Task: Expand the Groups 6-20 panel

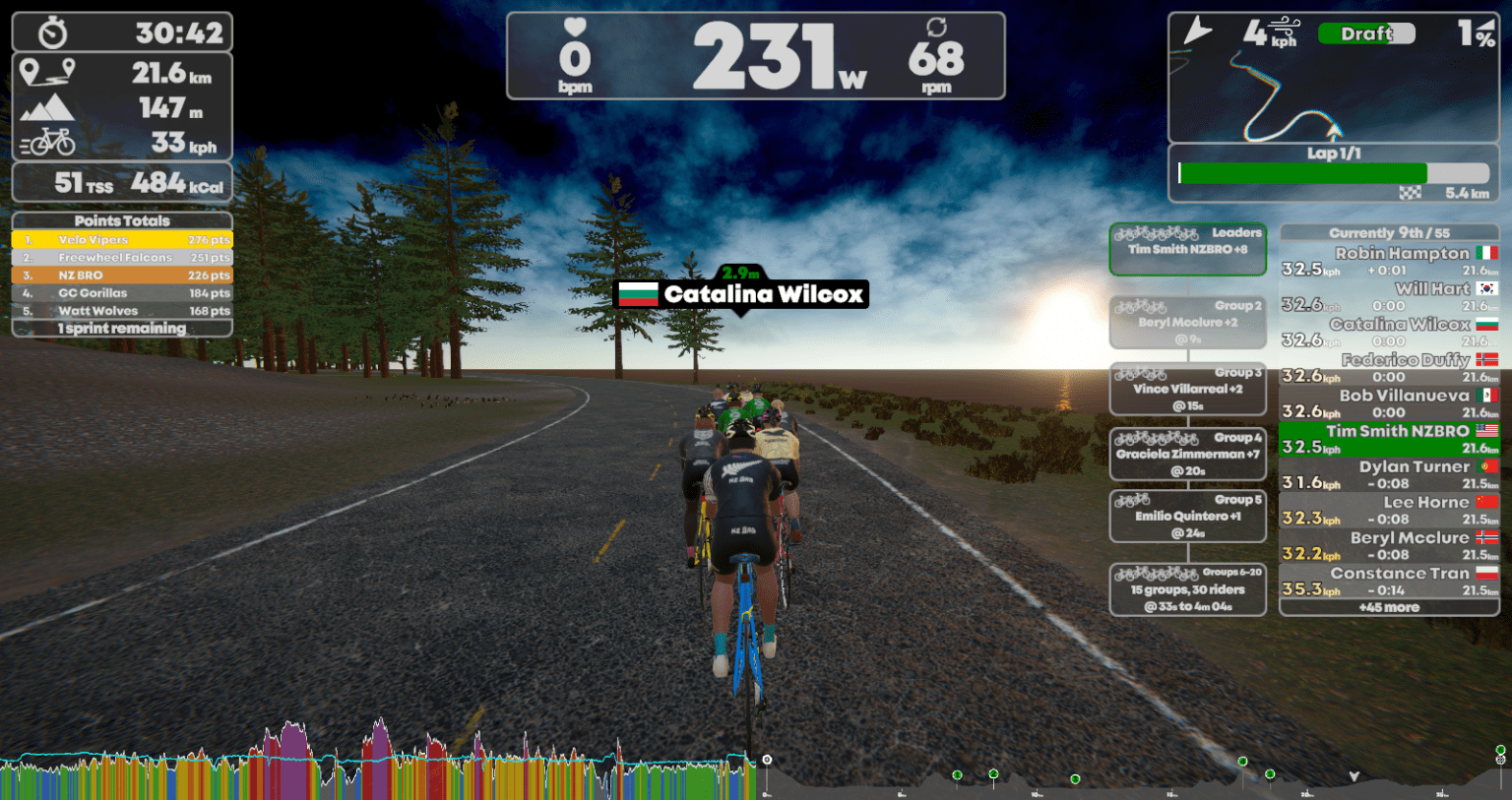Action: [x=1187, y=589]
